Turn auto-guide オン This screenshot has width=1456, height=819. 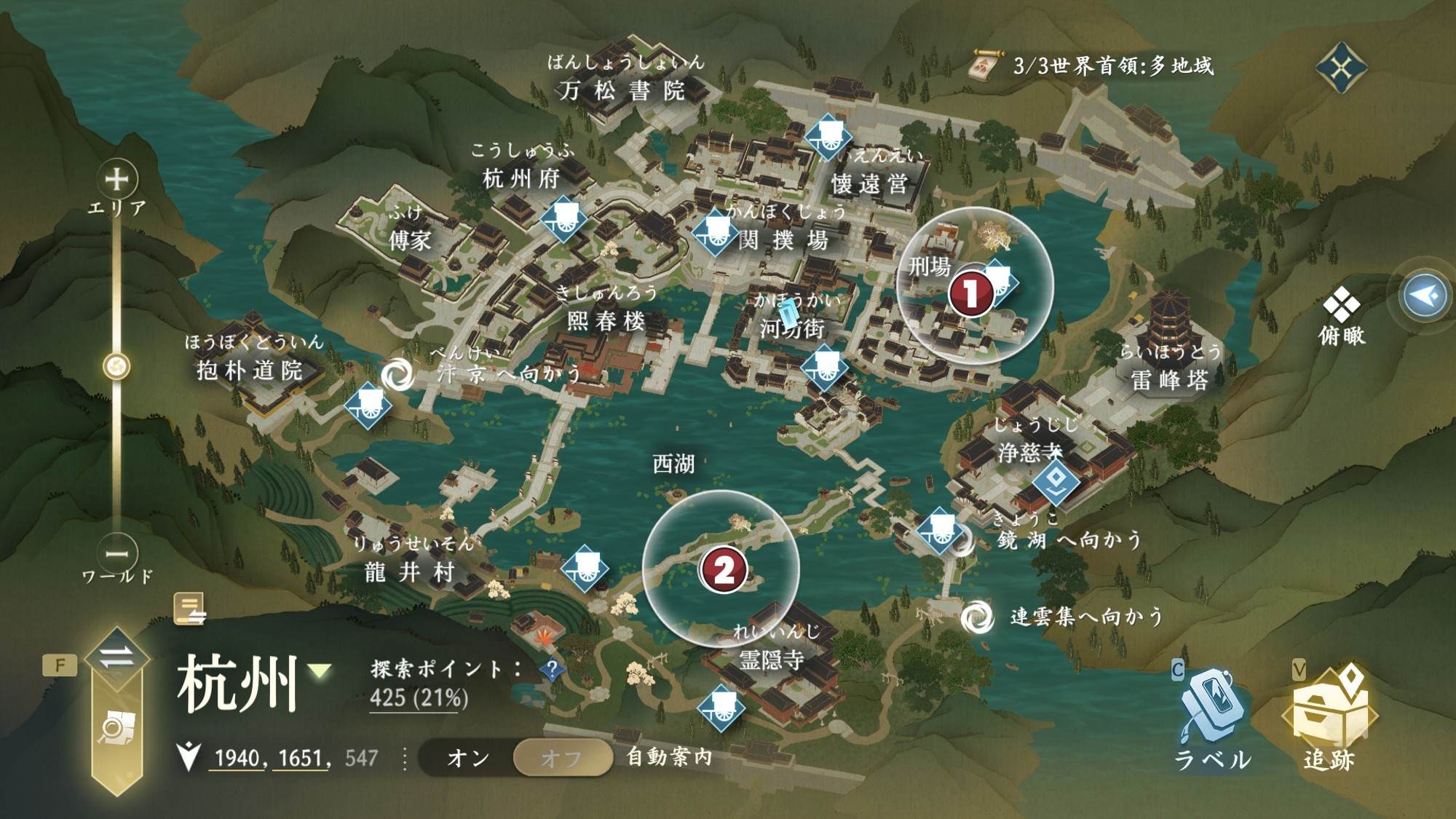point(468,758)
